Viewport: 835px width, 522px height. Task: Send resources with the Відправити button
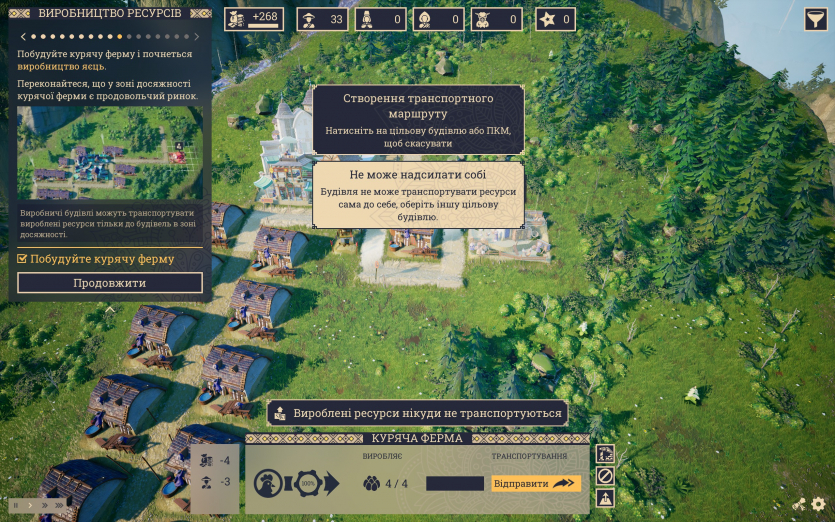coord(536,483)
